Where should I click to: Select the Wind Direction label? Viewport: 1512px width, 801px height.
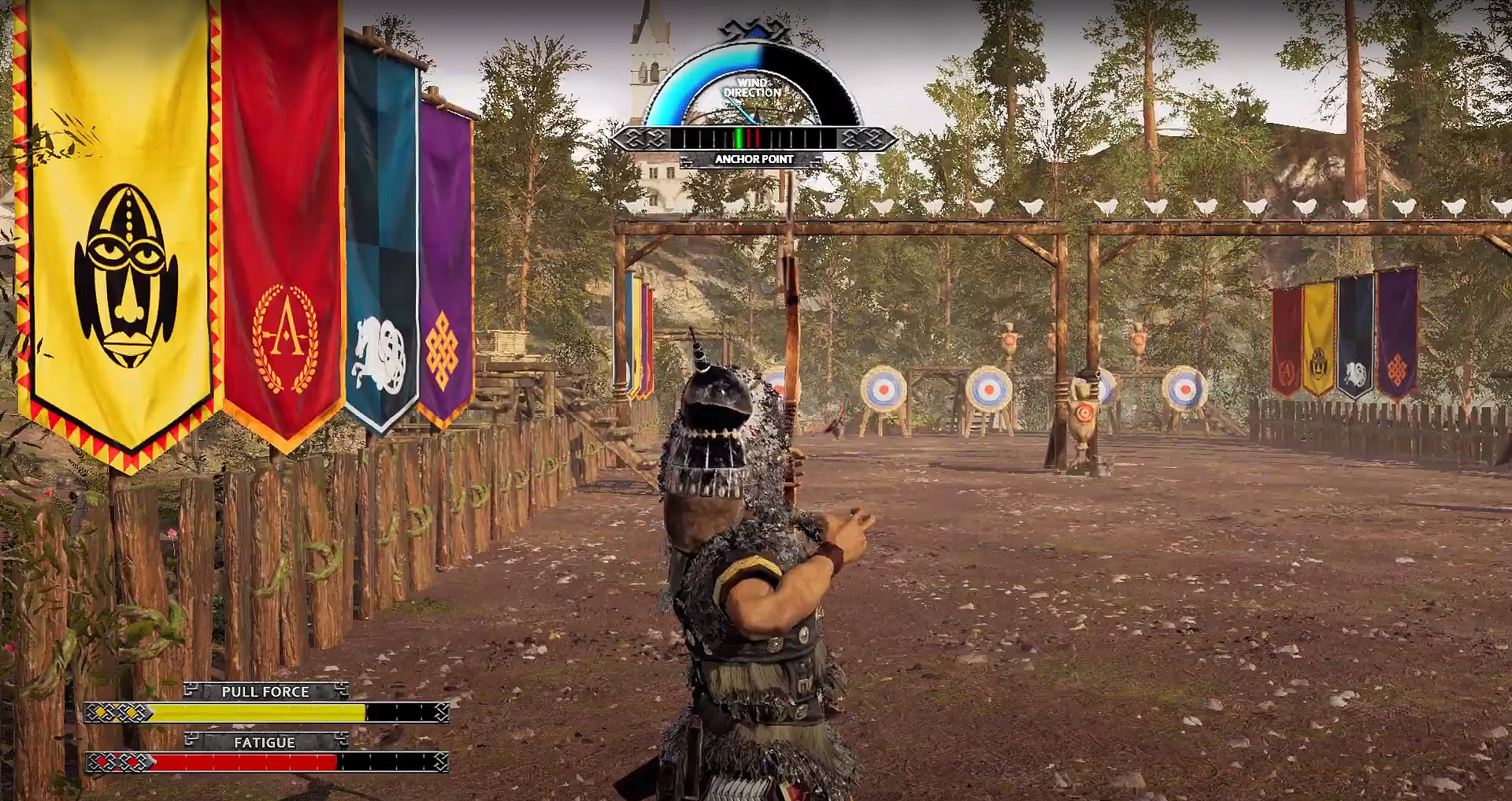pos(752,87)
